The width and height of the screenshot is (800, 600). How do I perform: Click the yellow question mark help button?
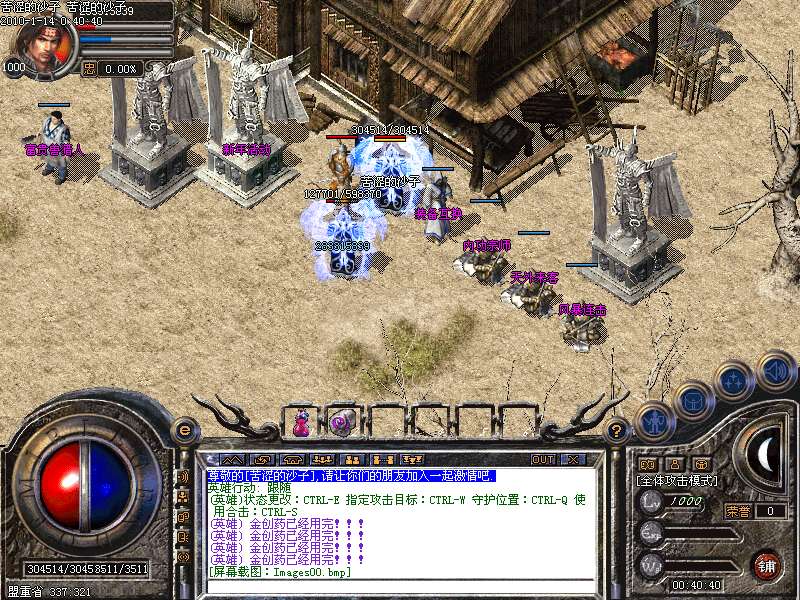(617, 431)
